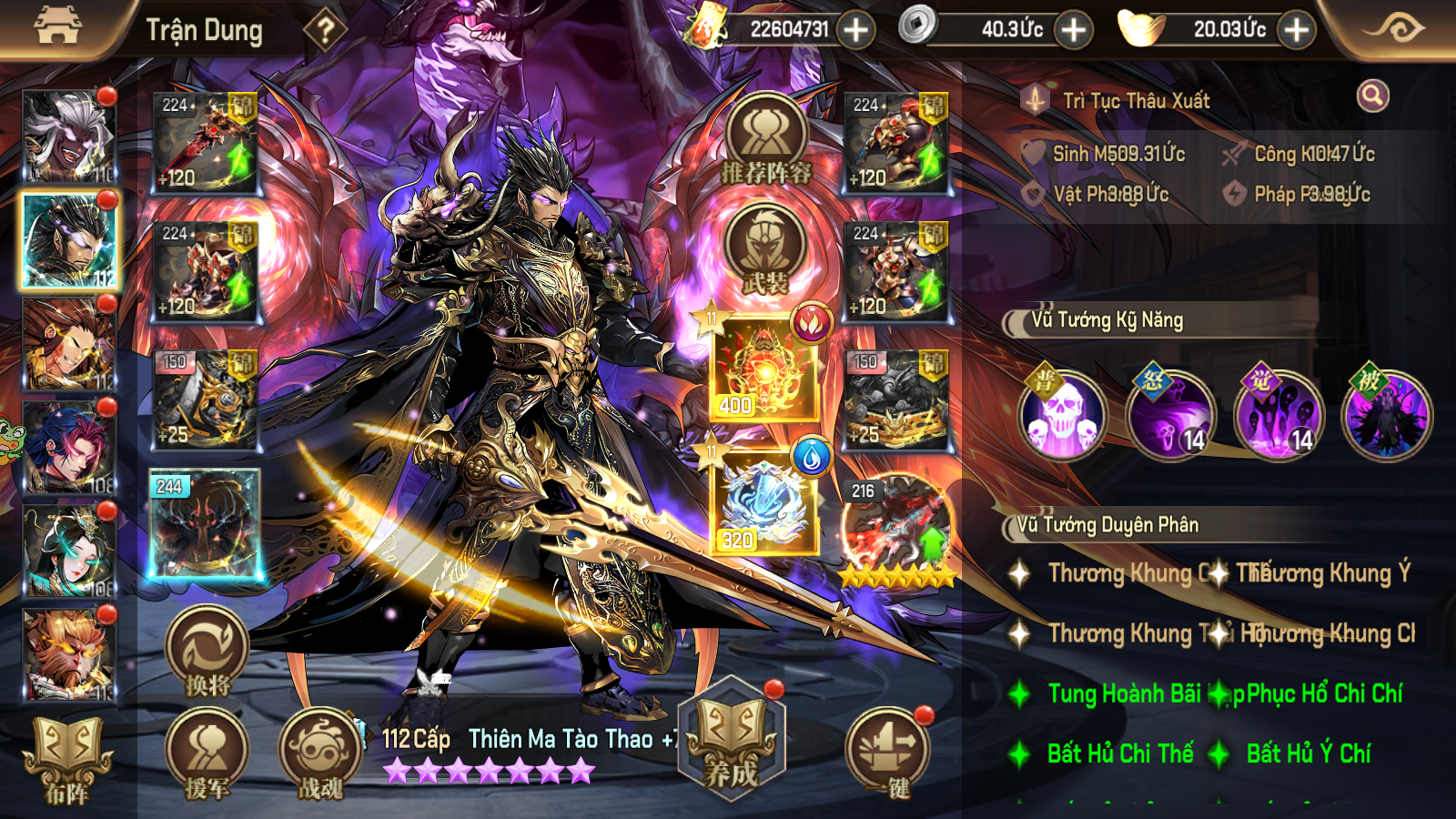Open the level 244 mount slot
Screen dimensions: 1456x819
click(205, 525)
